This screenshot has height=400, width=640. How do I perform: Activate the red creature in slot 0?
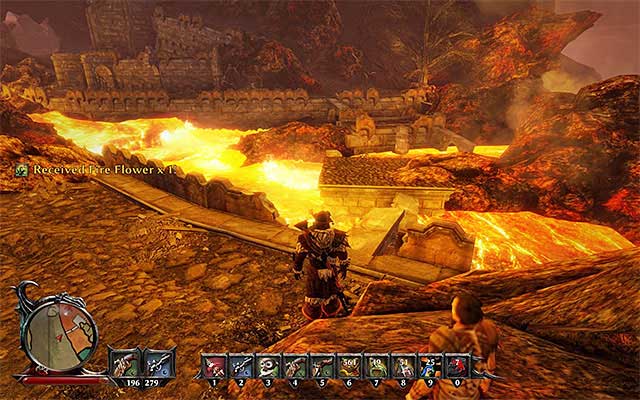point(458,365)
